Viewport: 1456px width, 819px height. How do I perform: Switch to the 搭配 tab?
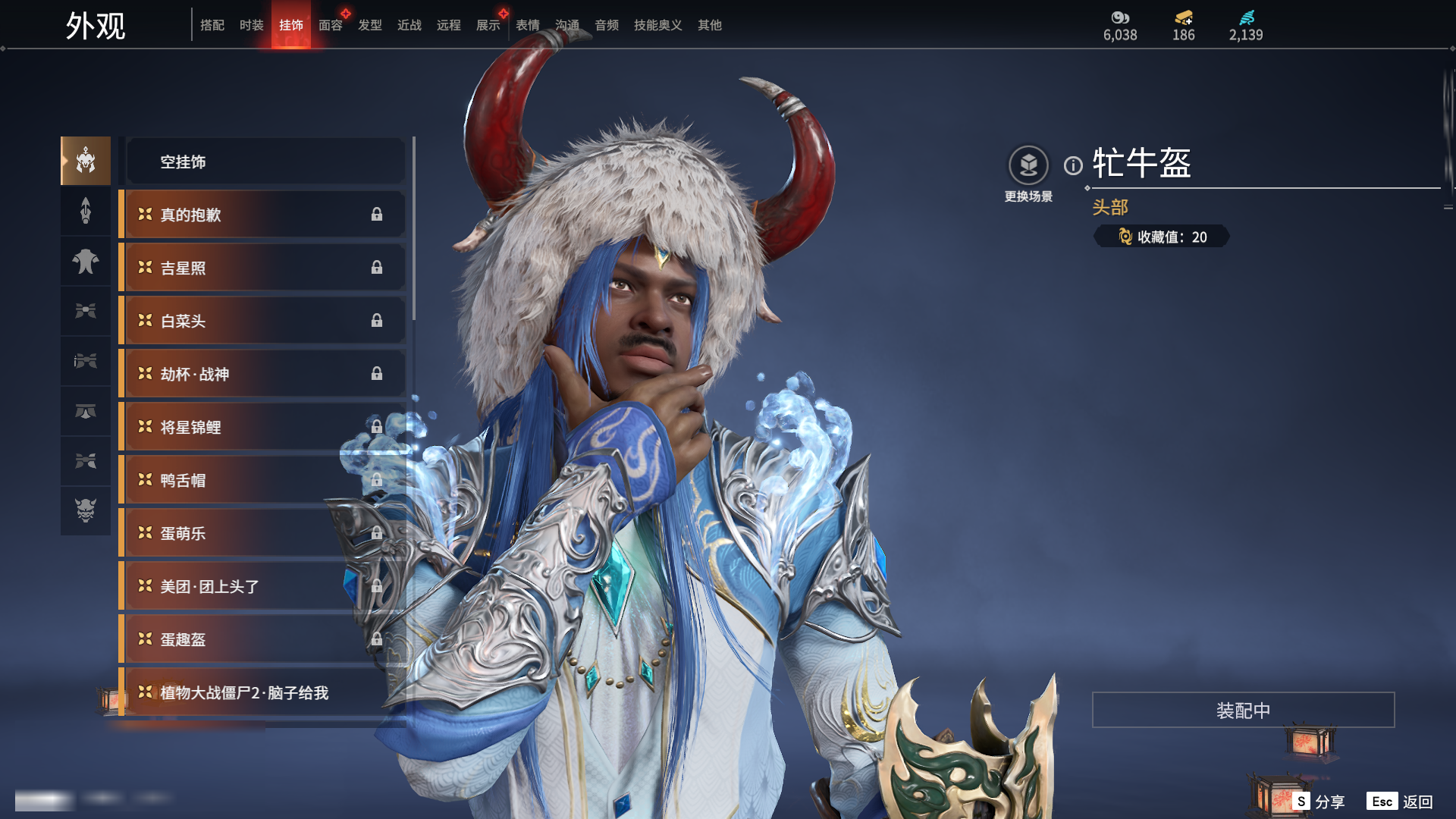click(x=212, y=25)
